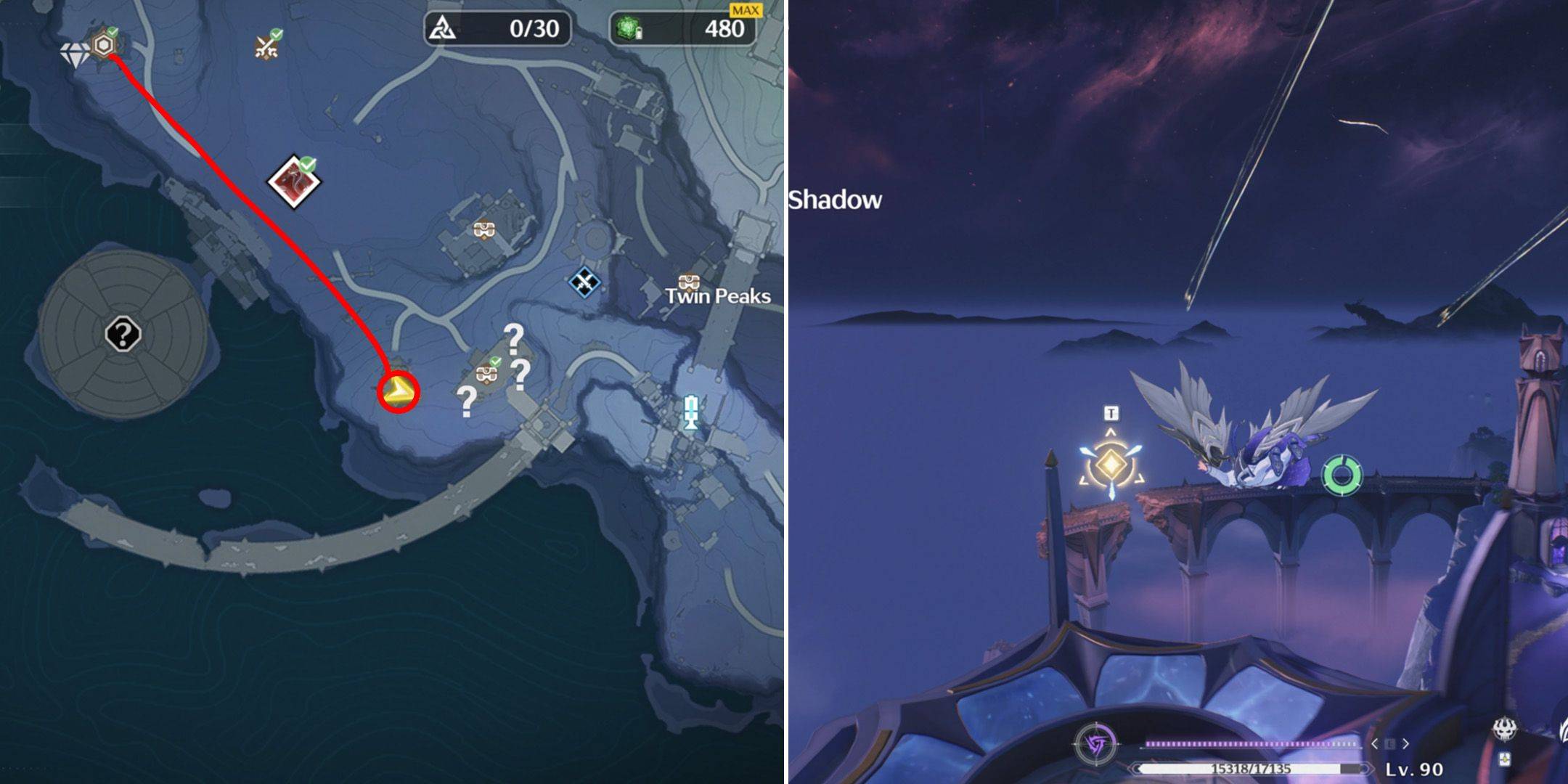The image size is (1568, 784).
Task: Select the yellow player arrow on the map
Action: (398, 393)
